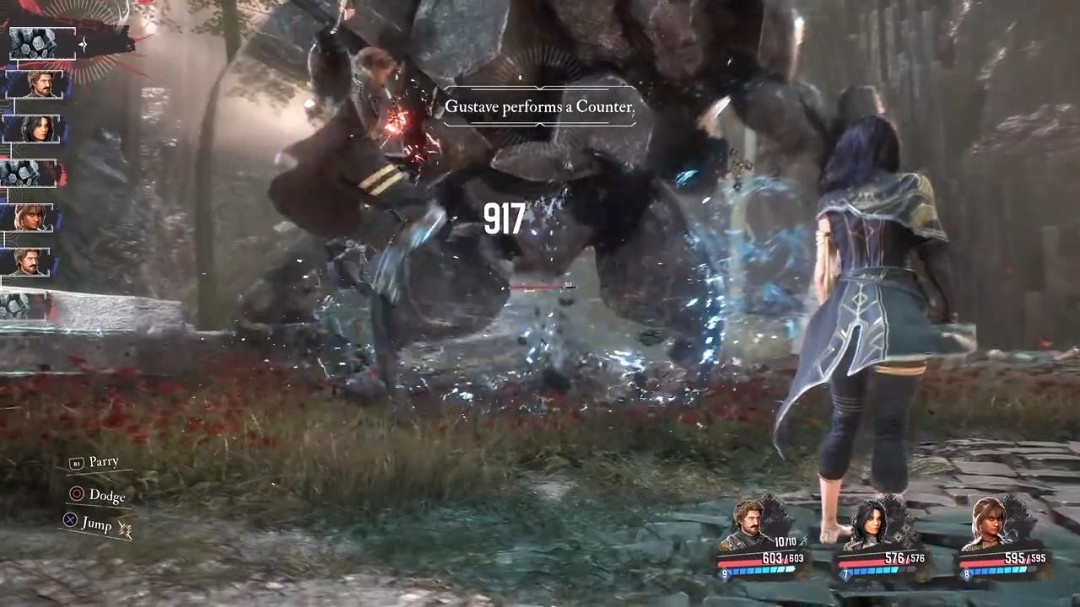1080x607 pixels.
Task: Click the currently acting enemy's turn order portrait
Action: point(38,43)
